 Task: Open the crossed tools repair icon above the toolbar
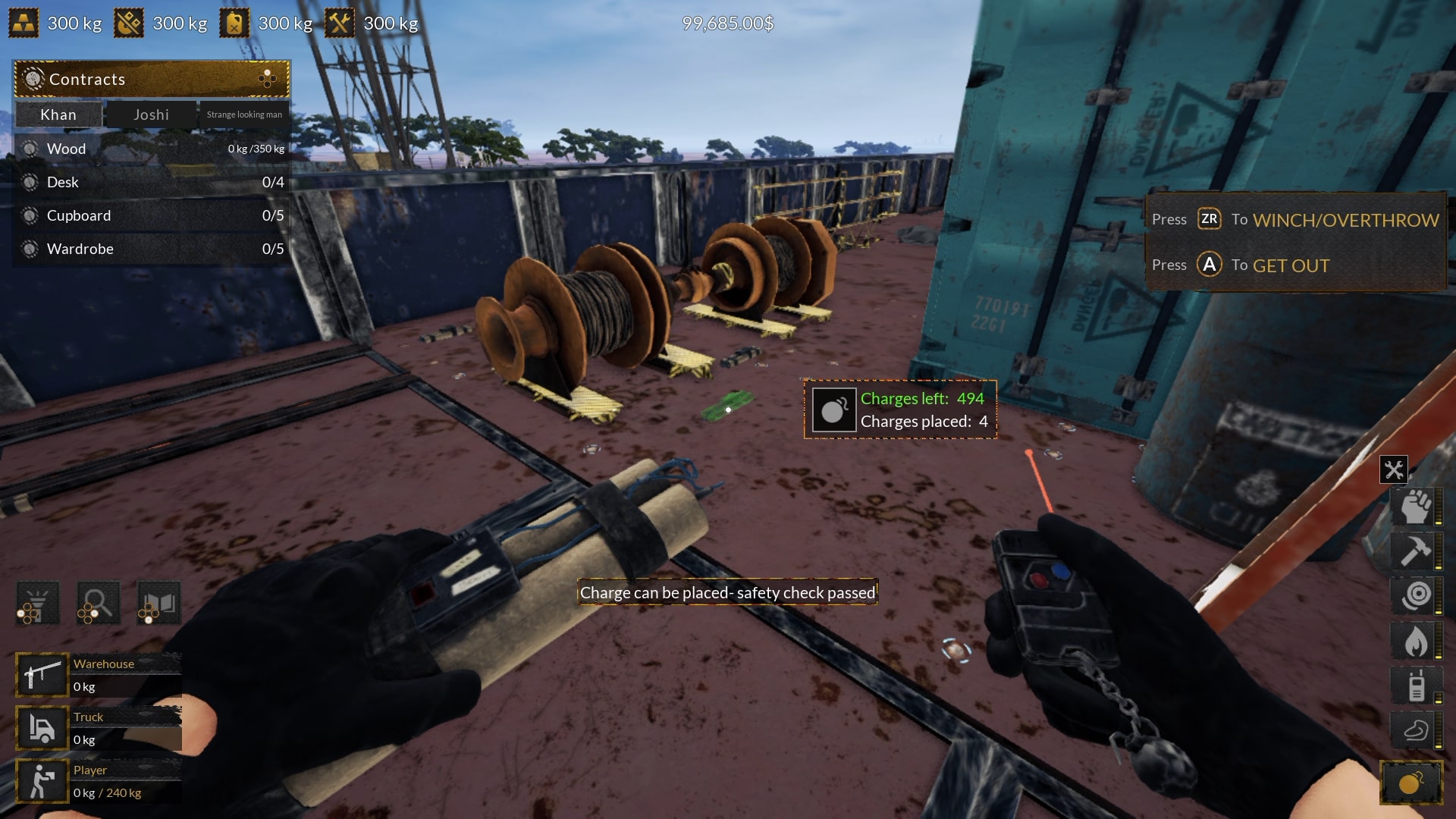click(1394, 469)
